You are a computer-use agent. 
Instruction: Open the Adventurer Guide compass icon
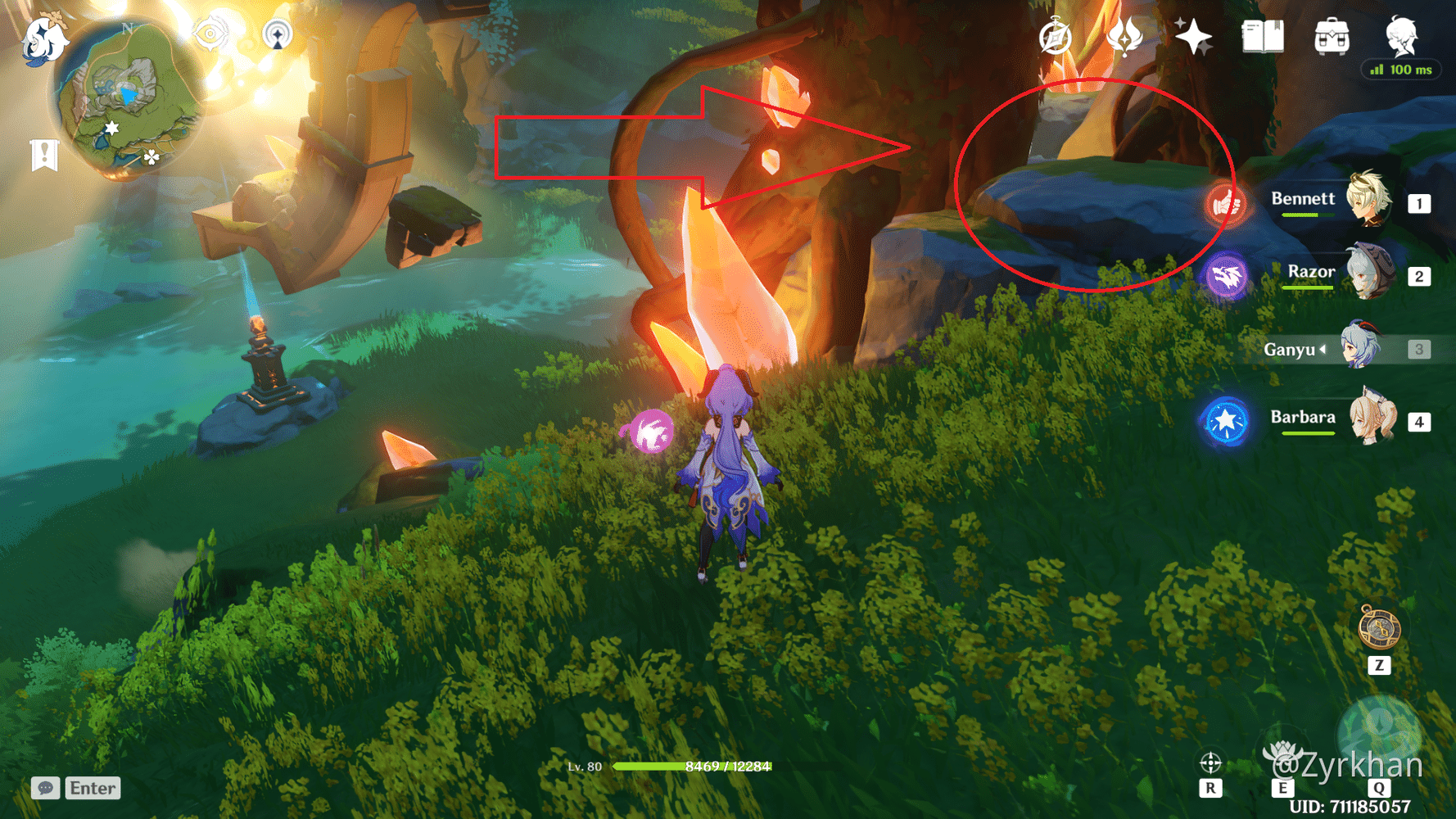1056,36
